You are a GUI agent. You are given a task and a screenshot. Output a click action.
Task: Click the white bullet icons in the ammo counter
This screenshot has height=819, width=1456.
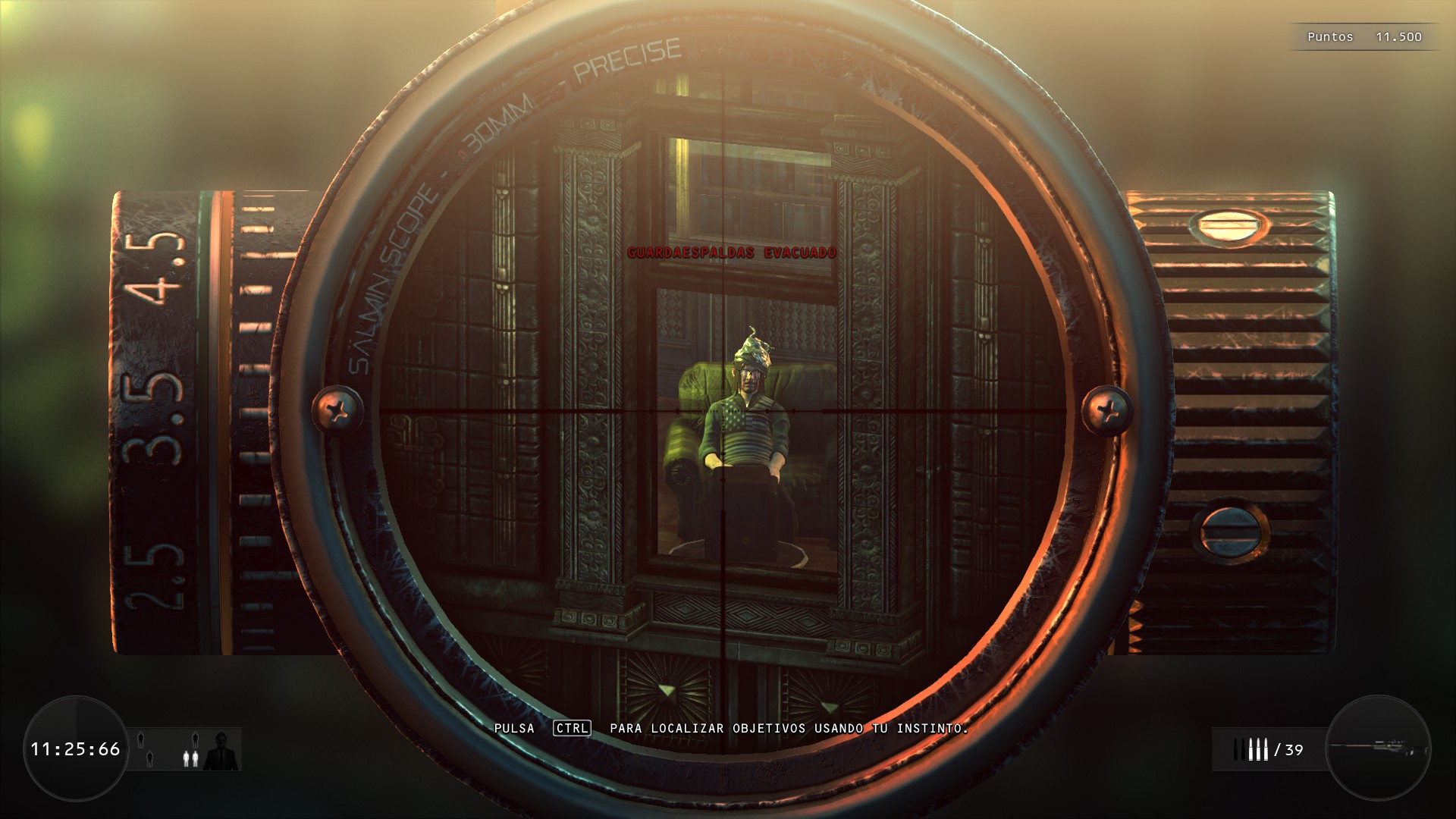(x=1259, y=751)
